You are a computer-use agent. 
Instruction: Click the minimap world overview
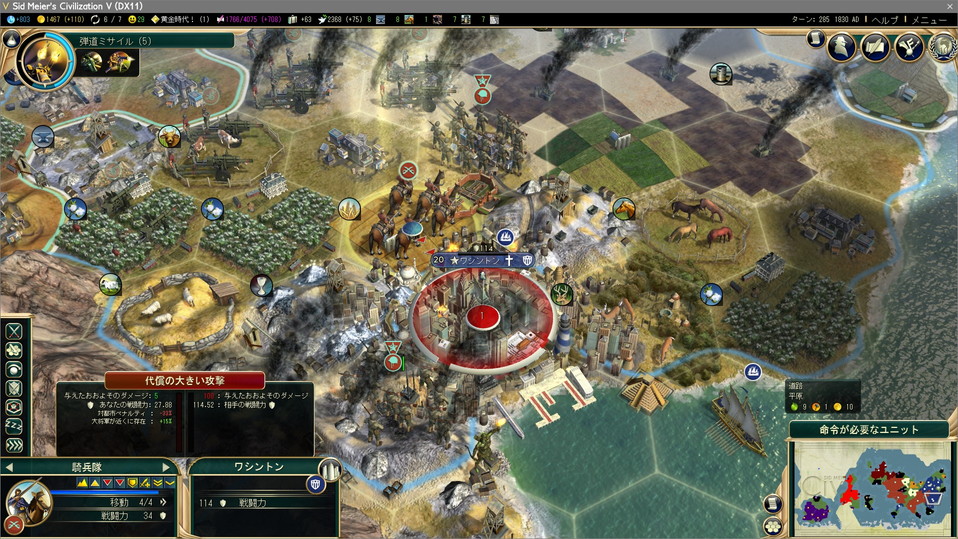pyautogui.click(x=869, y=484)
